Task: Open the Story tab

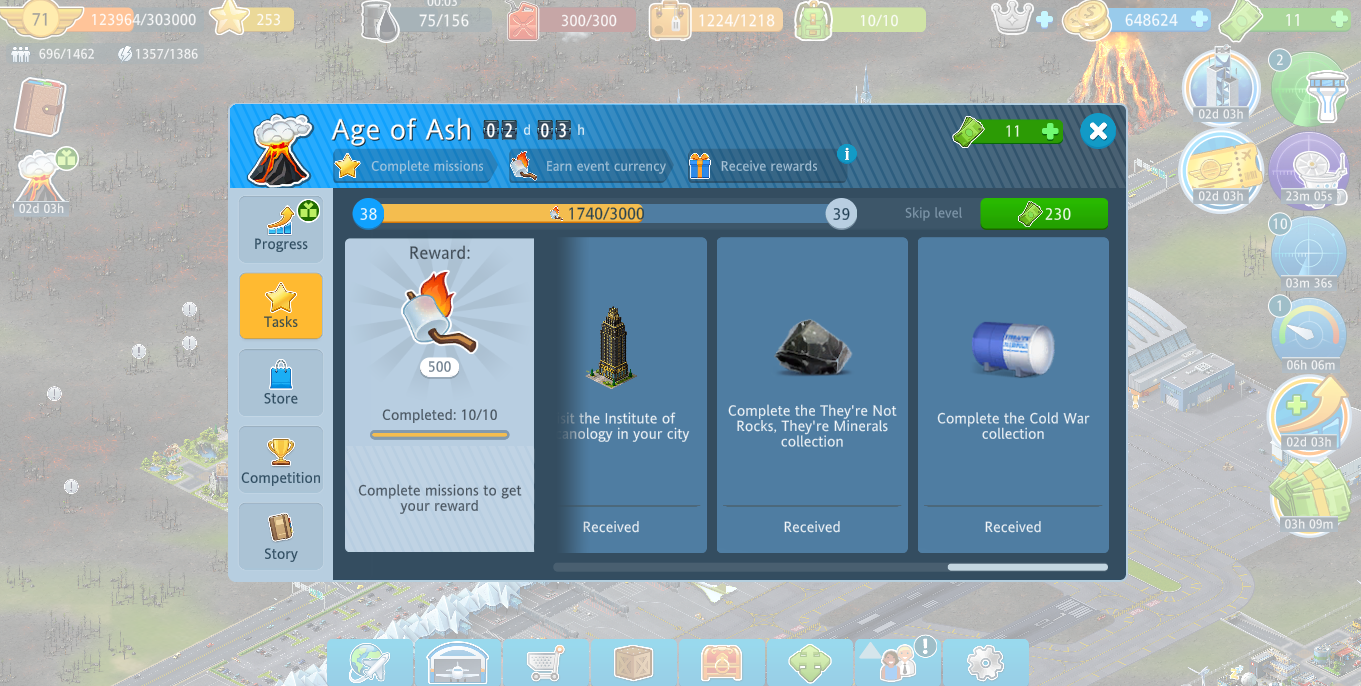Action: click(x=281, y=536)
